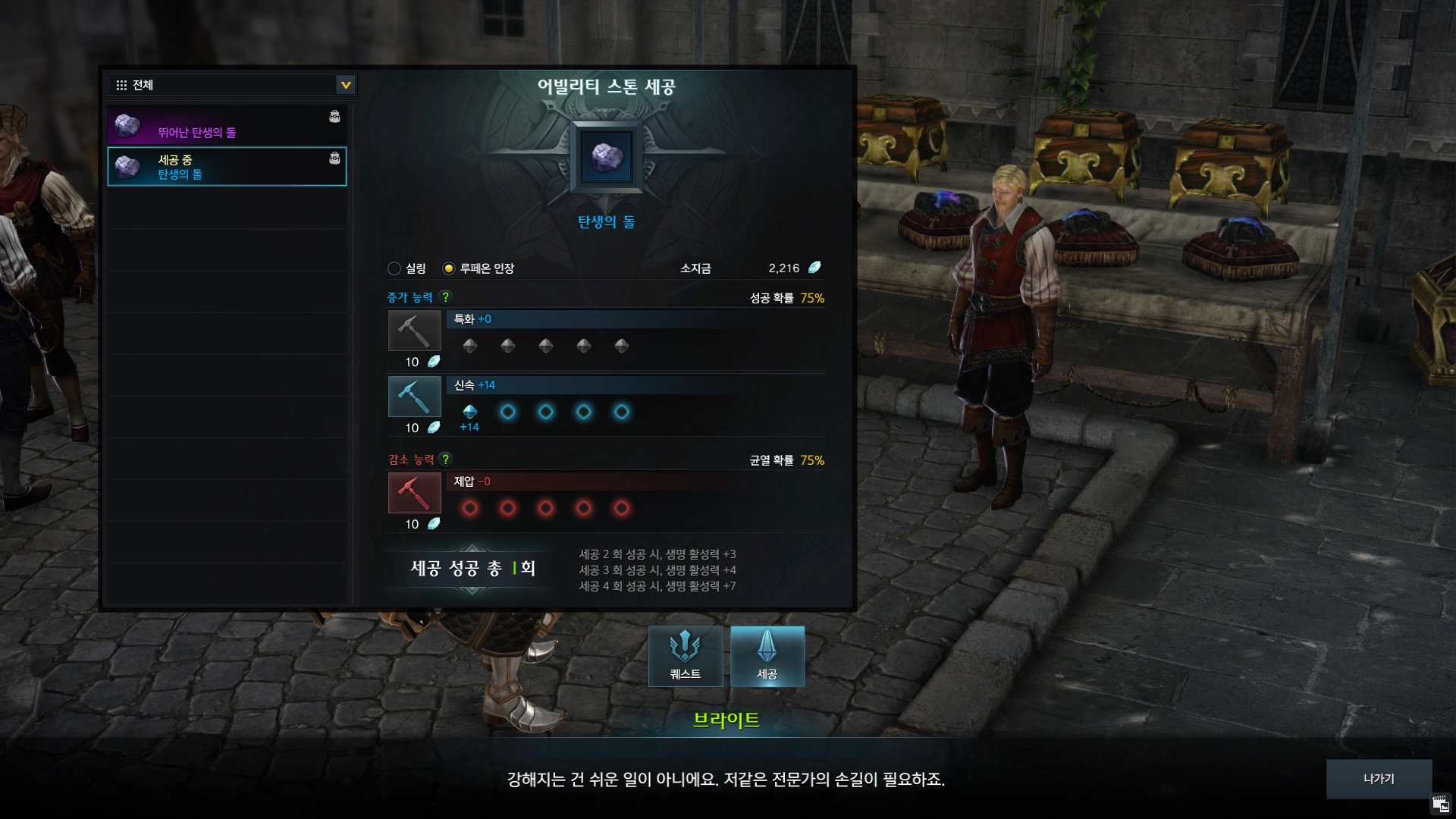1456x819 pixels.
Task: Show help for 증가 능력
Action: [446, 297]
